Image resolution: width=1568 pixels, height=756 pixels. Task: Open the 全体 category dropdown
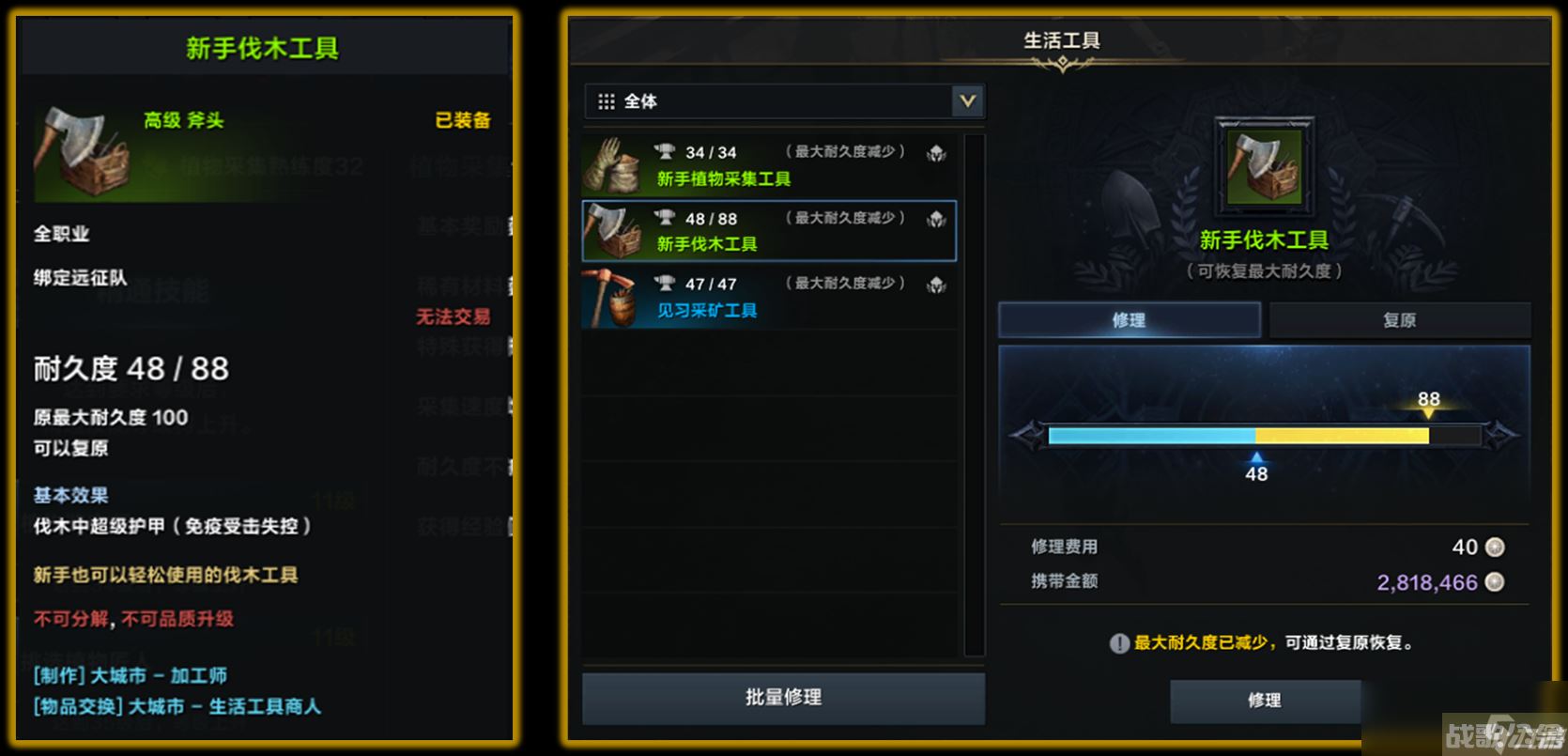click(x=966, y=100)
